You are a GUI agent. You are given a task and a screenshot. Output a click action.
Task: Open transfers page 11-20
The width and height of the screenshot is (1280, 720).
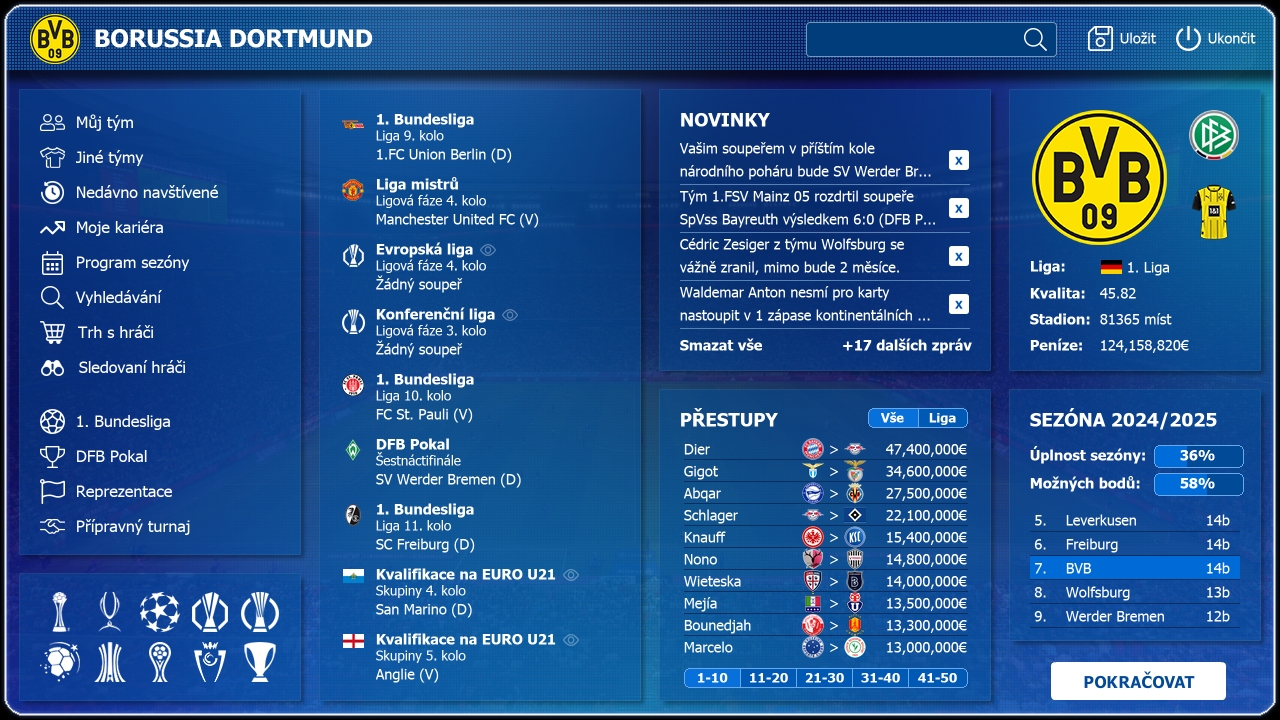(768, 677)
